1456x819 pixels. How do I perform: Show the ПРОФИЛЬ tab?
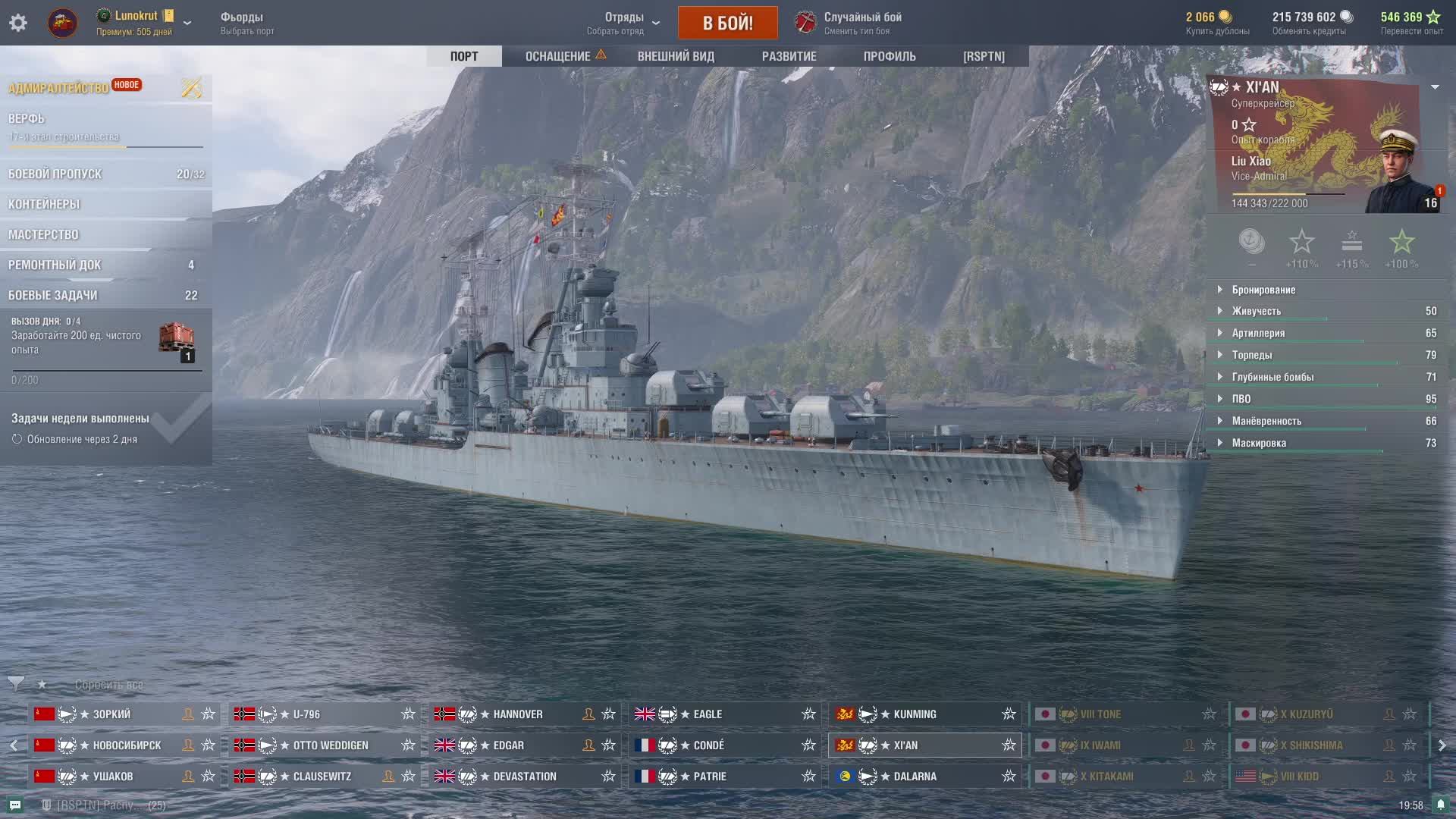(890, 56)
